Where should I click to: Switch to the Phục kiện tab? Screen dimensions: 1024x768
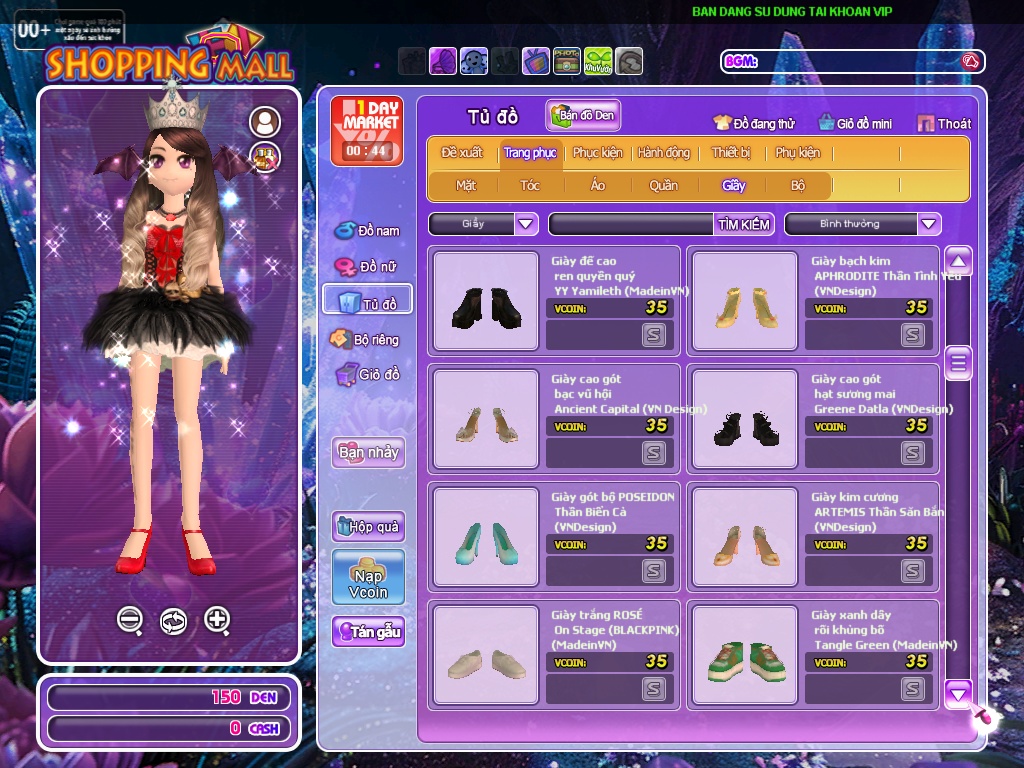(597, 153)
